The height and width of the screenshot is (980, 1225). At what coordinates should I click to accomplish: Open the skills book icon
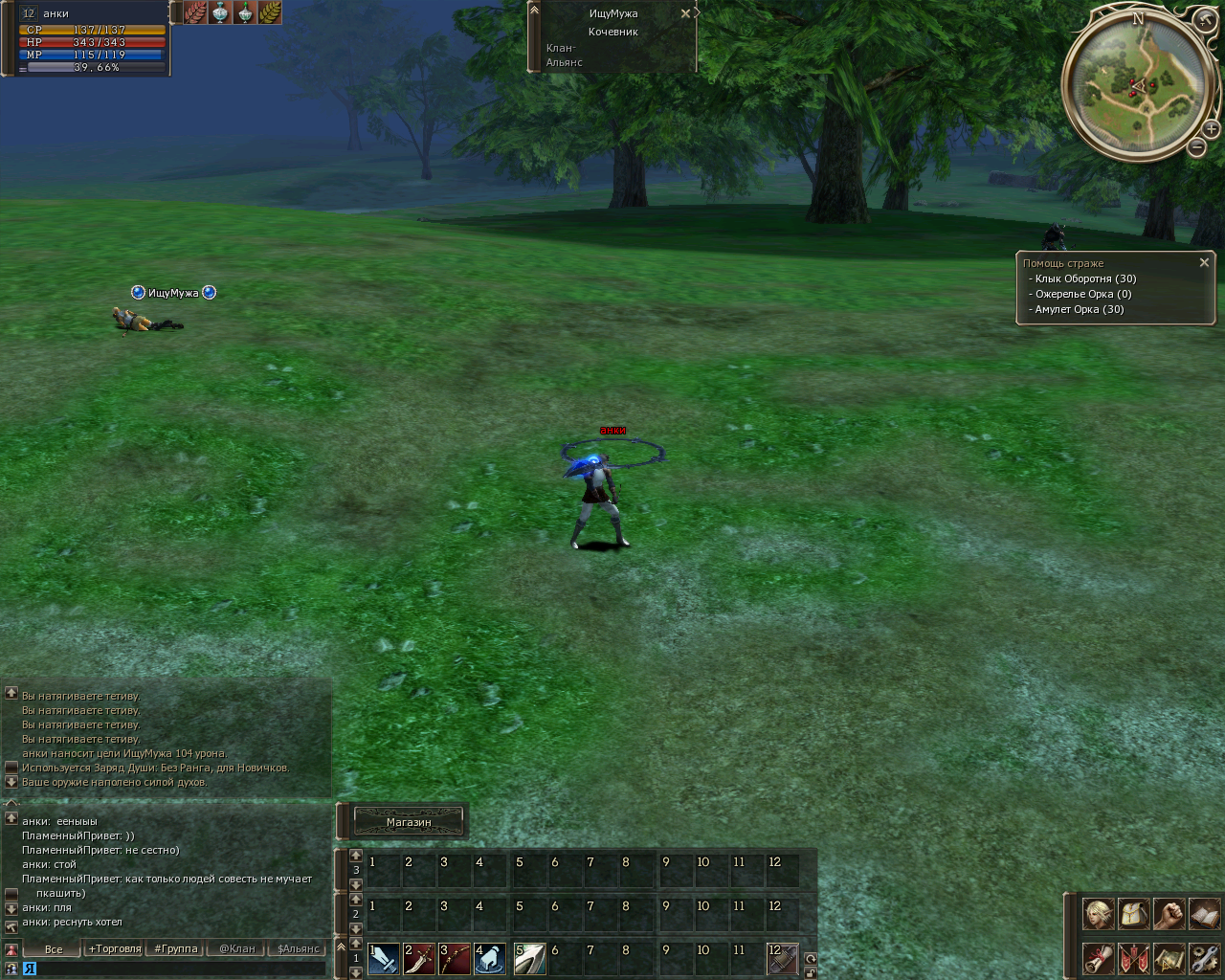tap(1204, 914)
